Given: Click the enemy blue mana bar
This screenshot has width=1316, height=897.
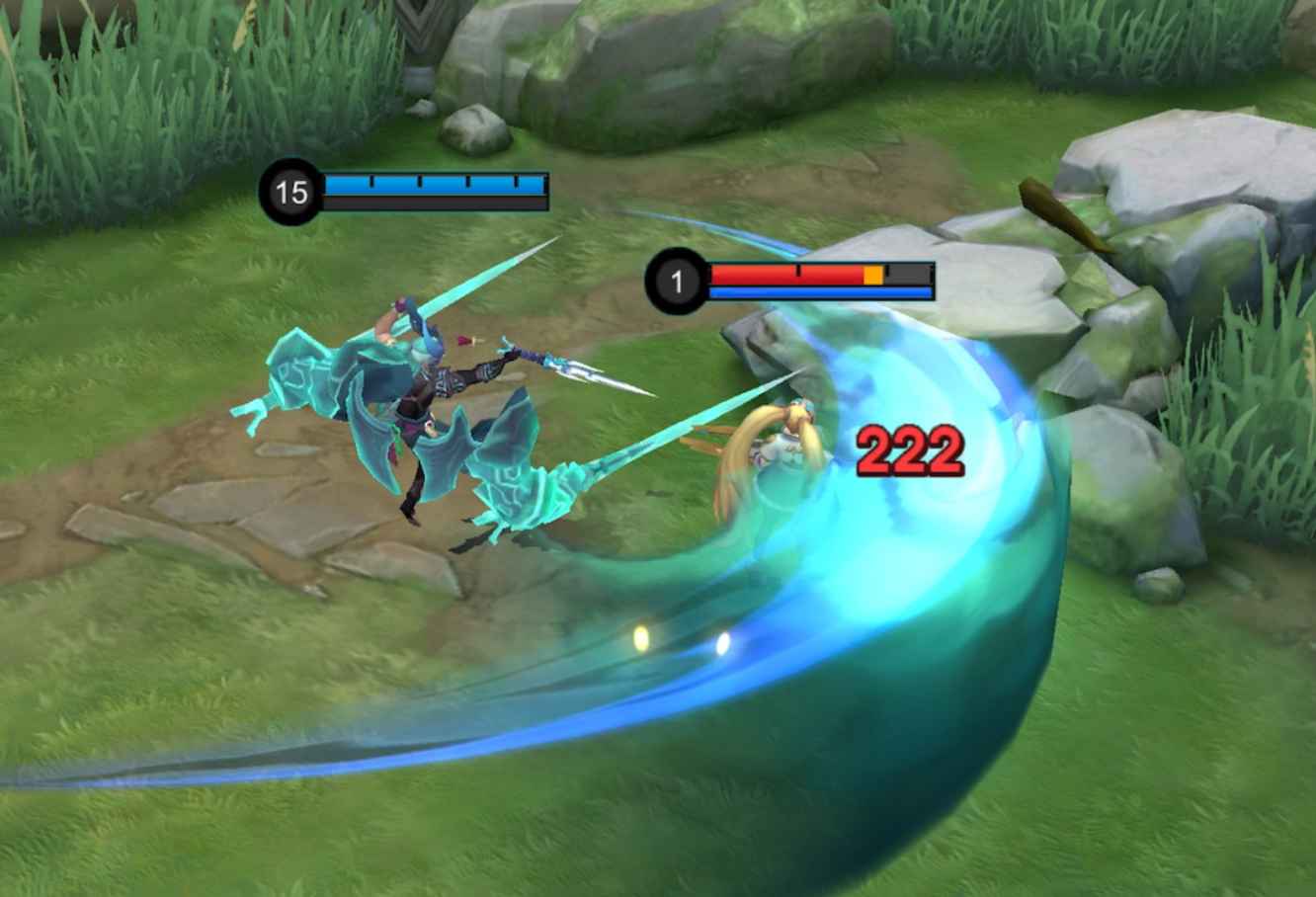Looking at the screenshot, I should [820, 292].
